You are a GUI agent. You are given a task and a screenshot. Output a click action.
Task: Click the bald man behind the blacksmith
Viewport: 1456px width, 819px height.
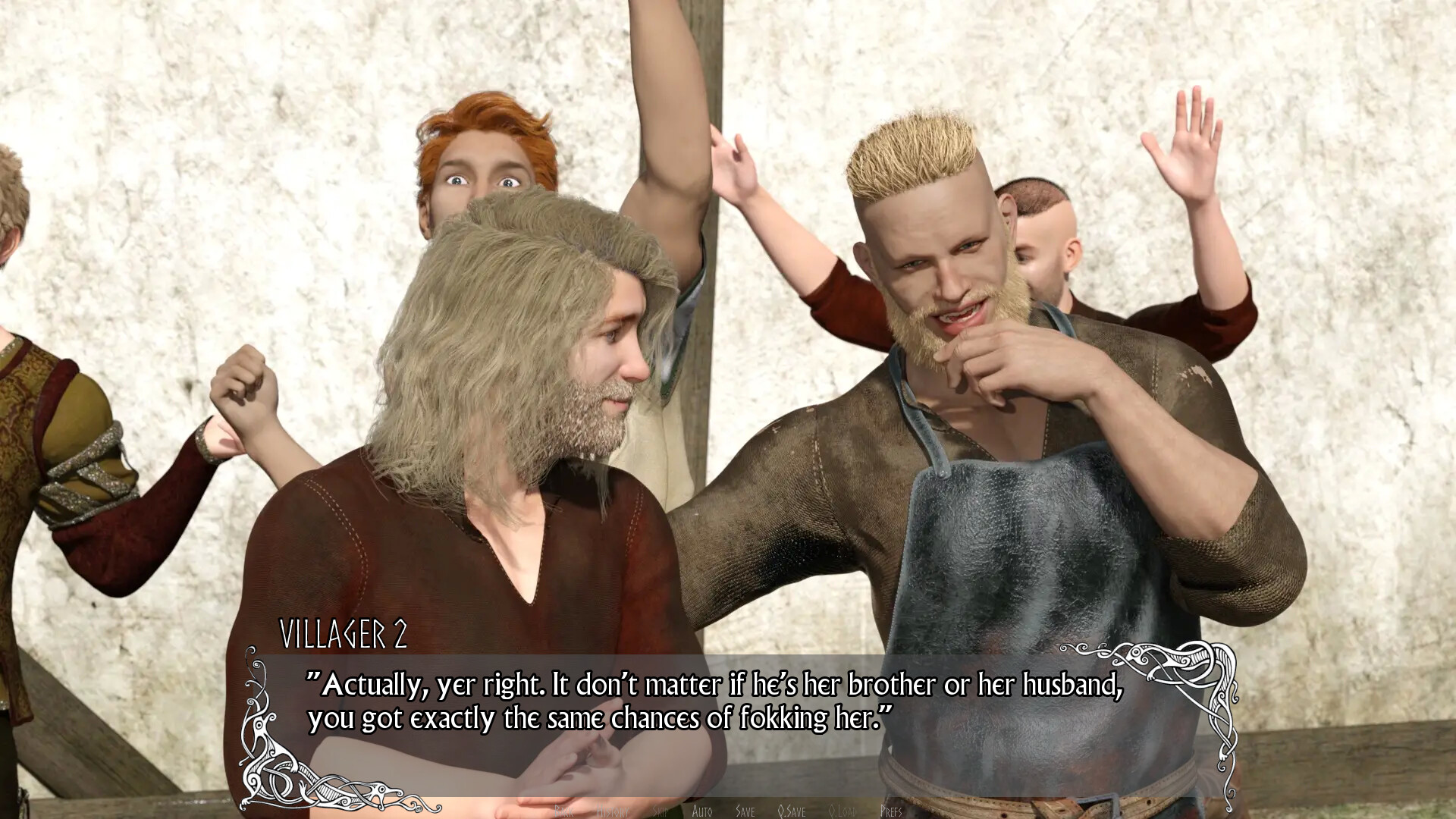tap(1046, 227)
